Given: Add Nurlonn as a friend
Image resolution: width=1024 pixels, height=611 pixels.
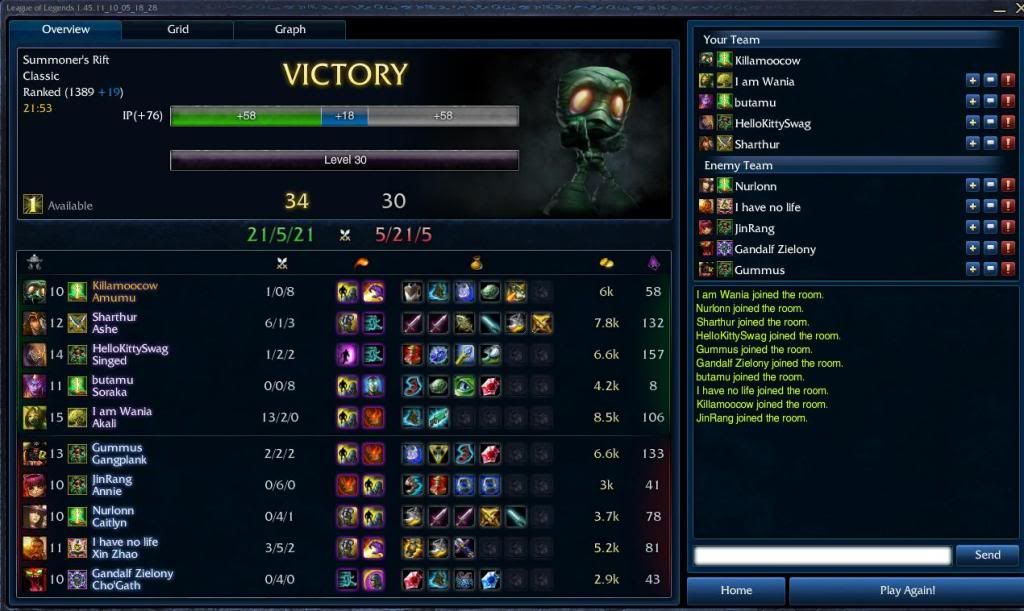Looking at the screenshot, I should tap(972, 185).
